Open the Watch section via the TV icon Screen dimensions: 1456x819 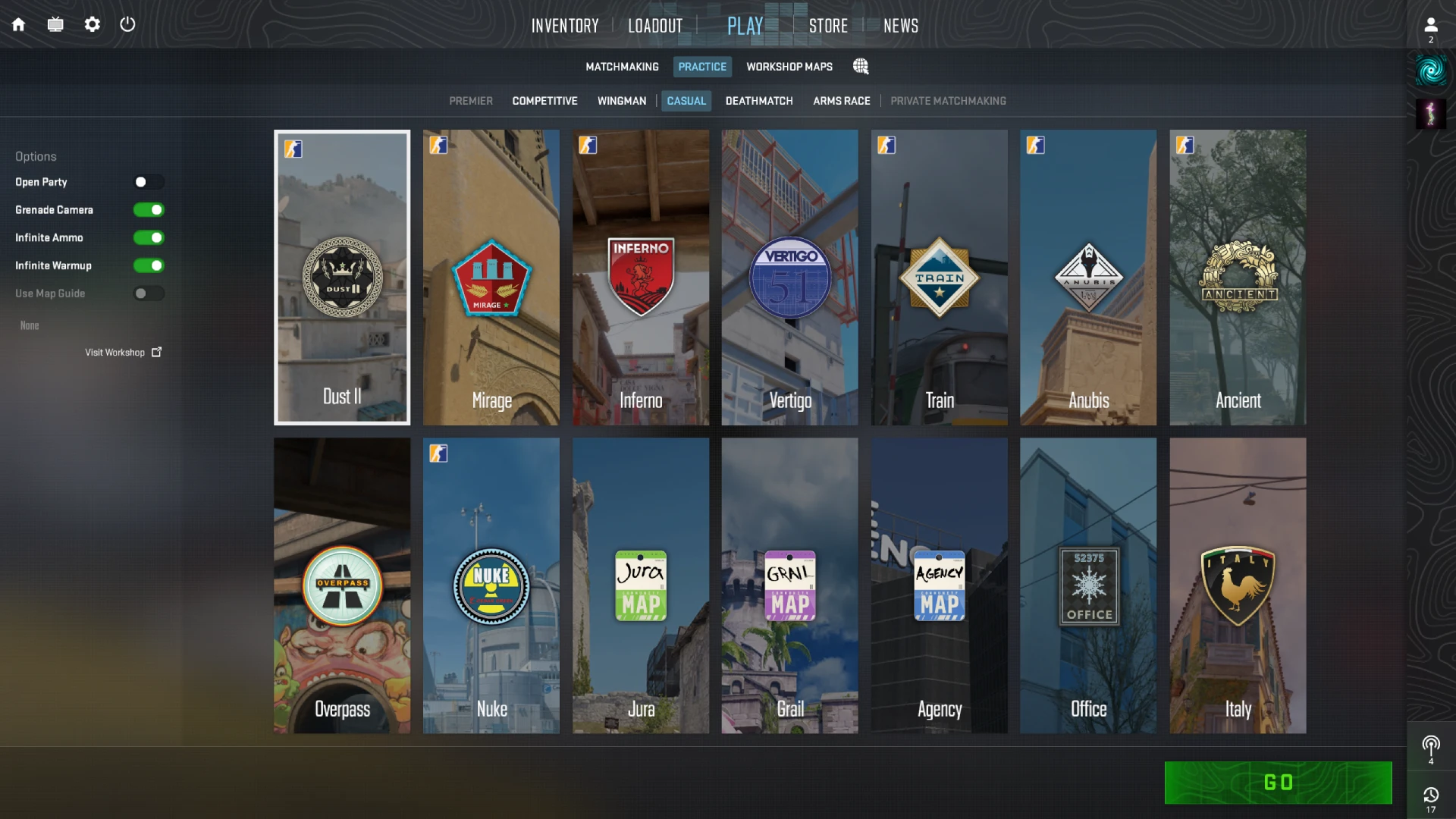55,24
